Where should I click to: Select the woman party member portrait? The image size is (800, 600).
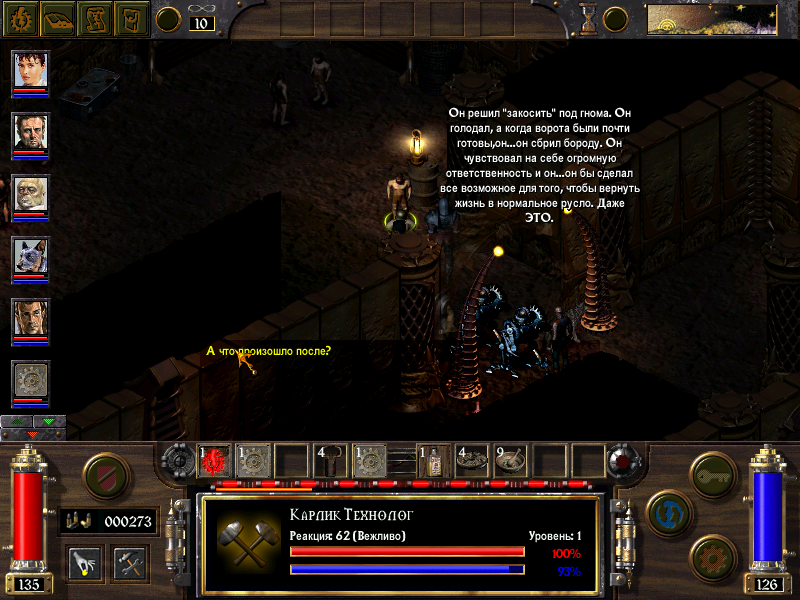pyautogui.click(x=30, y=71)
